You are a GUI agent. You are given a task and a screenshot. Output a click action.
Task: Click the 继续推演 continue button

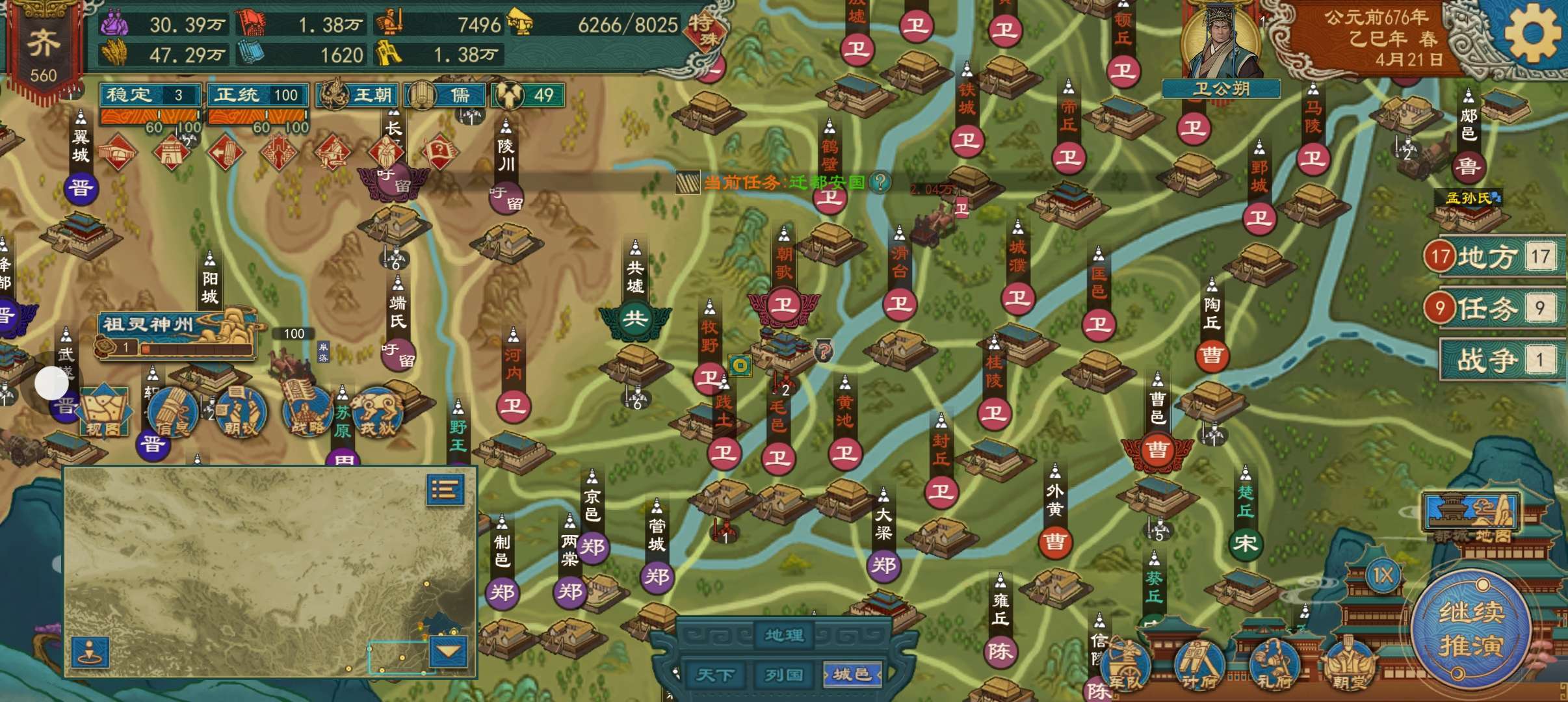click(x=1471, y=629)
